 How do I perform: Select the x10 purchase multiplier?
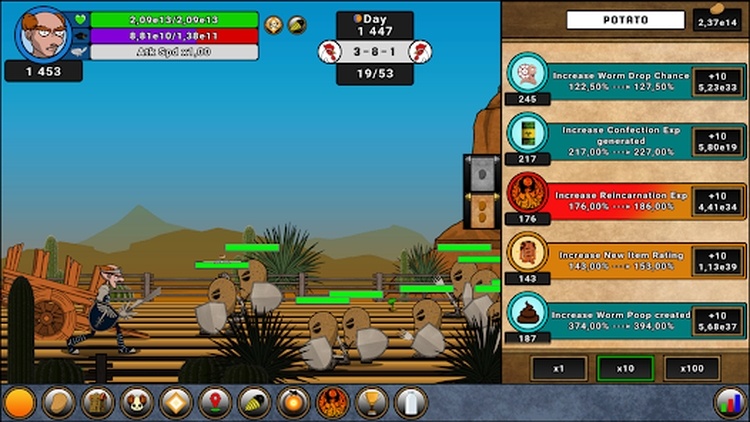click(625, 368)
